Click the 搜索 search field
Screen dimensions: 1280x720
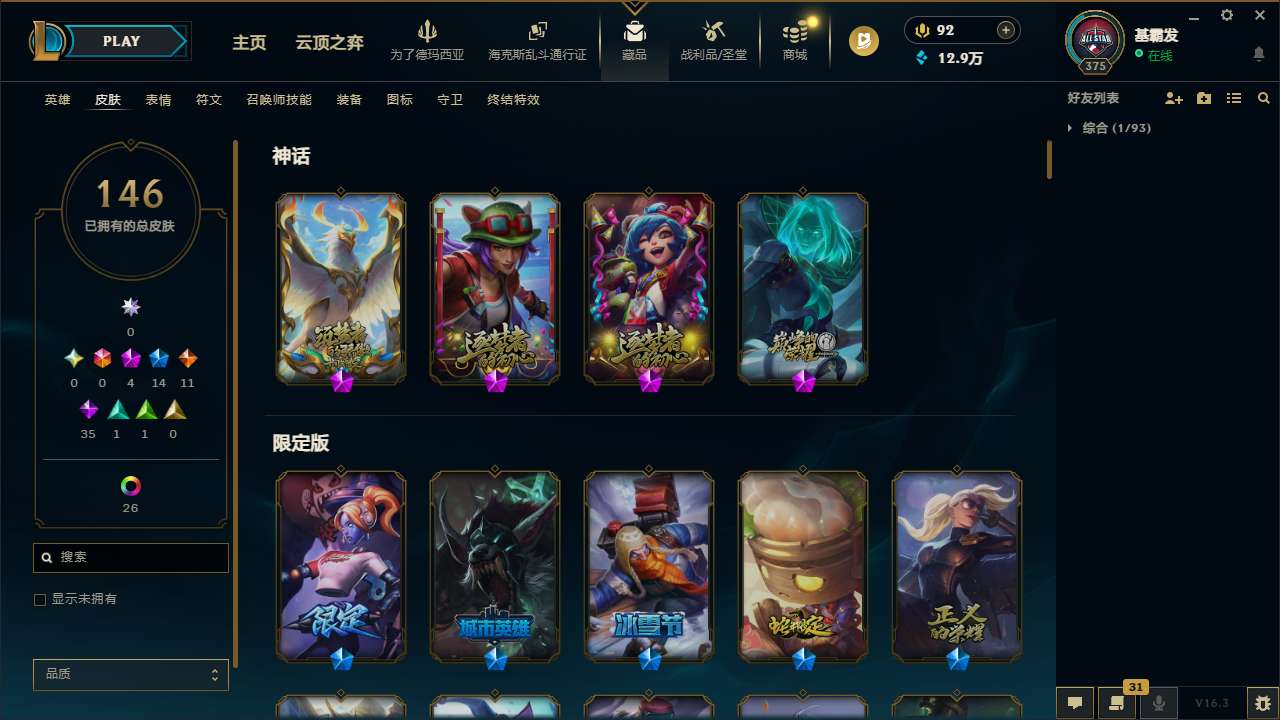pyautogui.click(x=130, y=557)
